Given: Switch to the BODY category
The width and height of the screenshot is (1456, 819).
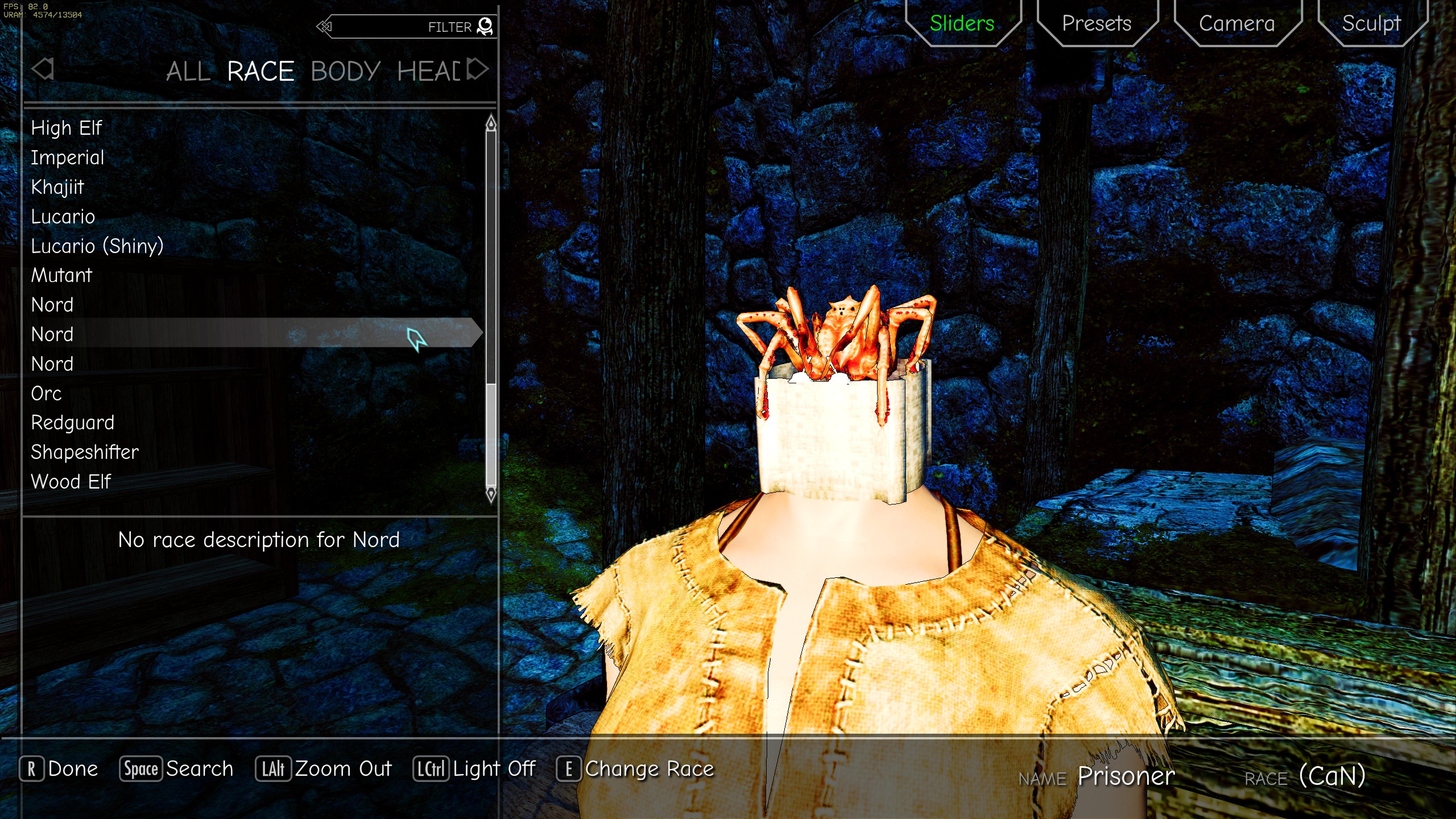Looking at the screenshot, I should [x=345, y=71].
